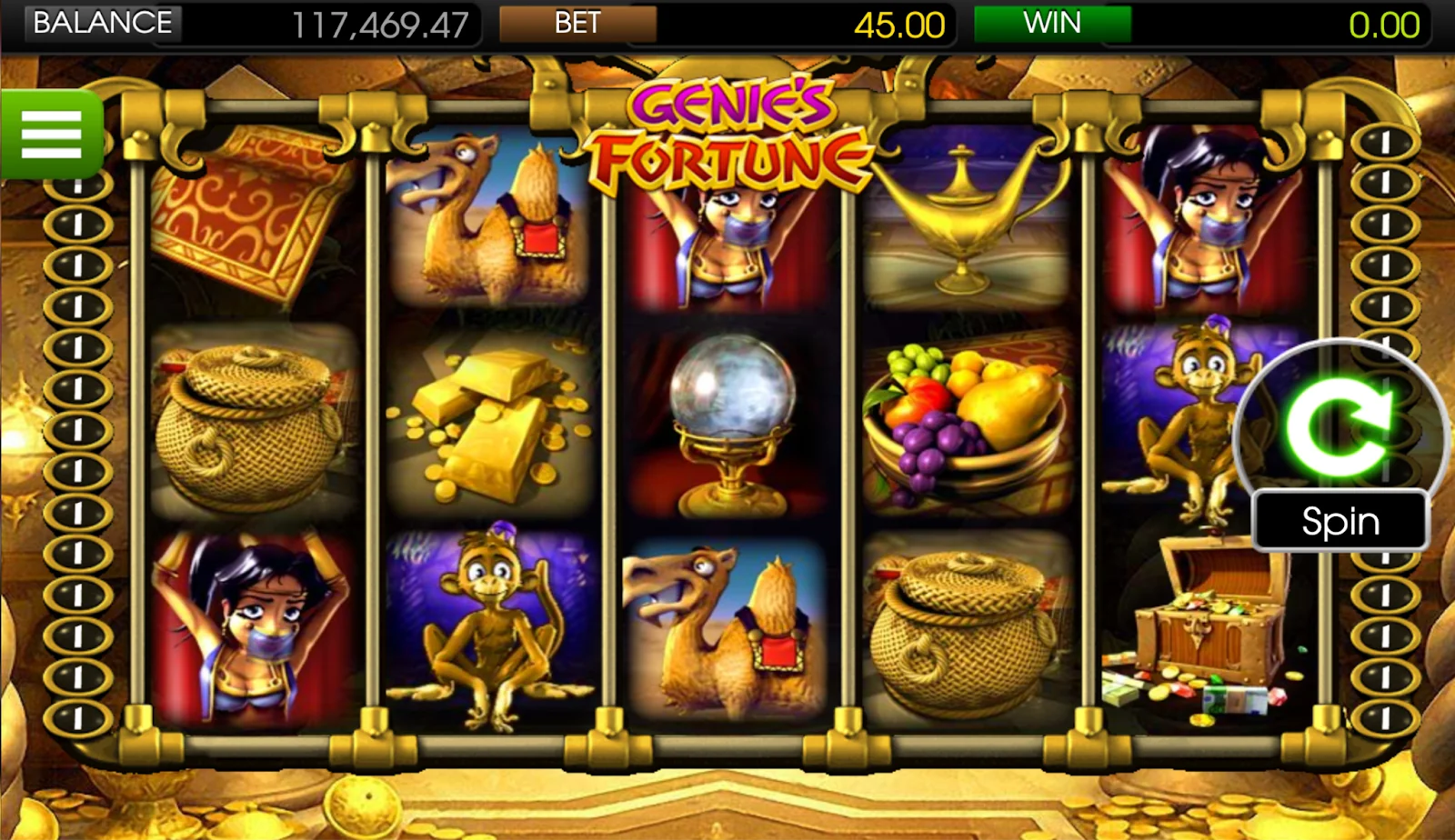The width and height of the screenshot is (1455, 840).
Task: Select the camel symbol on reel three
Action: click(727, 627)
